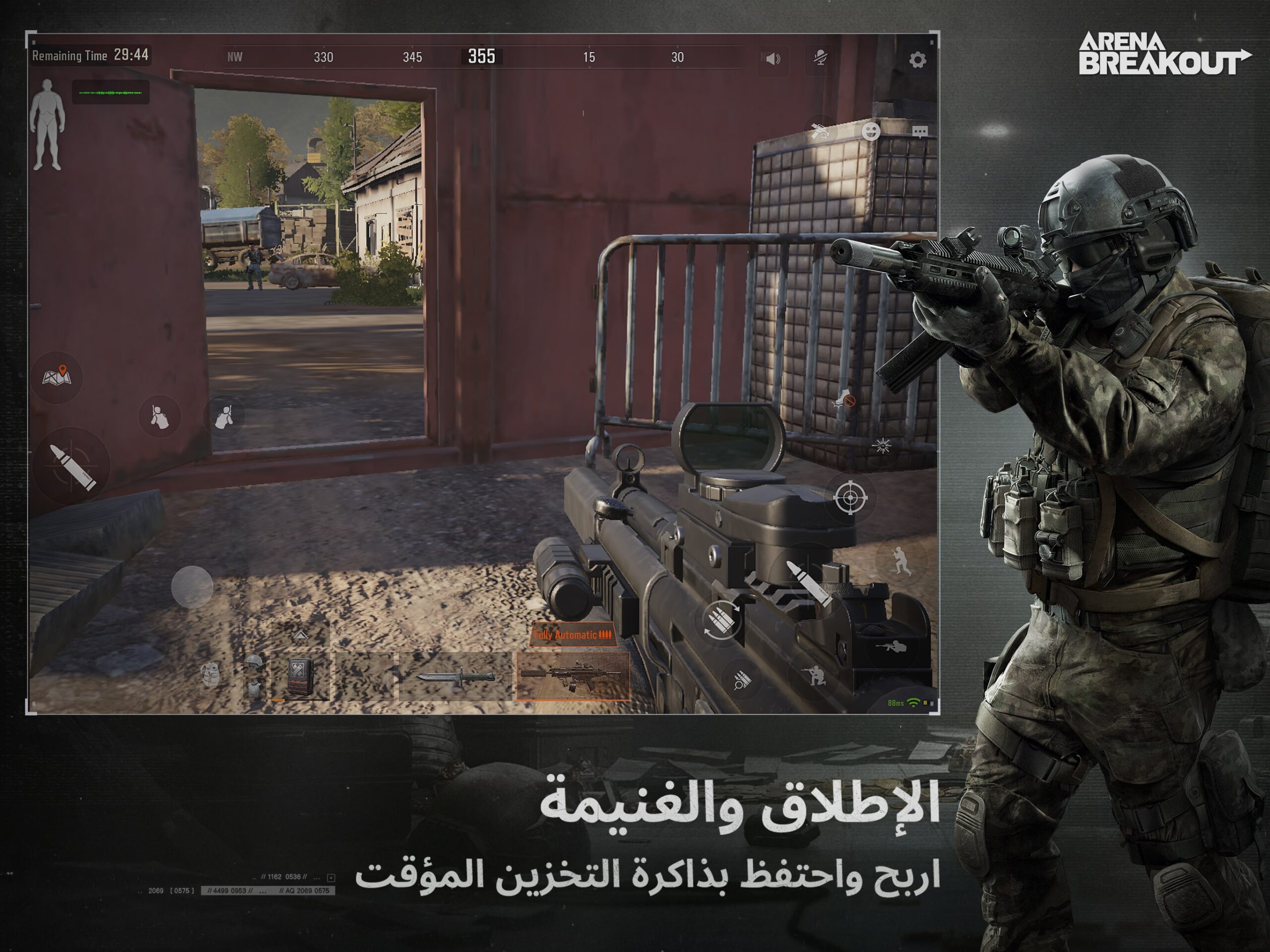Open the backpack inventory icon
The height and width of the screenshot is (952, 1270).
pyautogui.click(x=211, y=674)
